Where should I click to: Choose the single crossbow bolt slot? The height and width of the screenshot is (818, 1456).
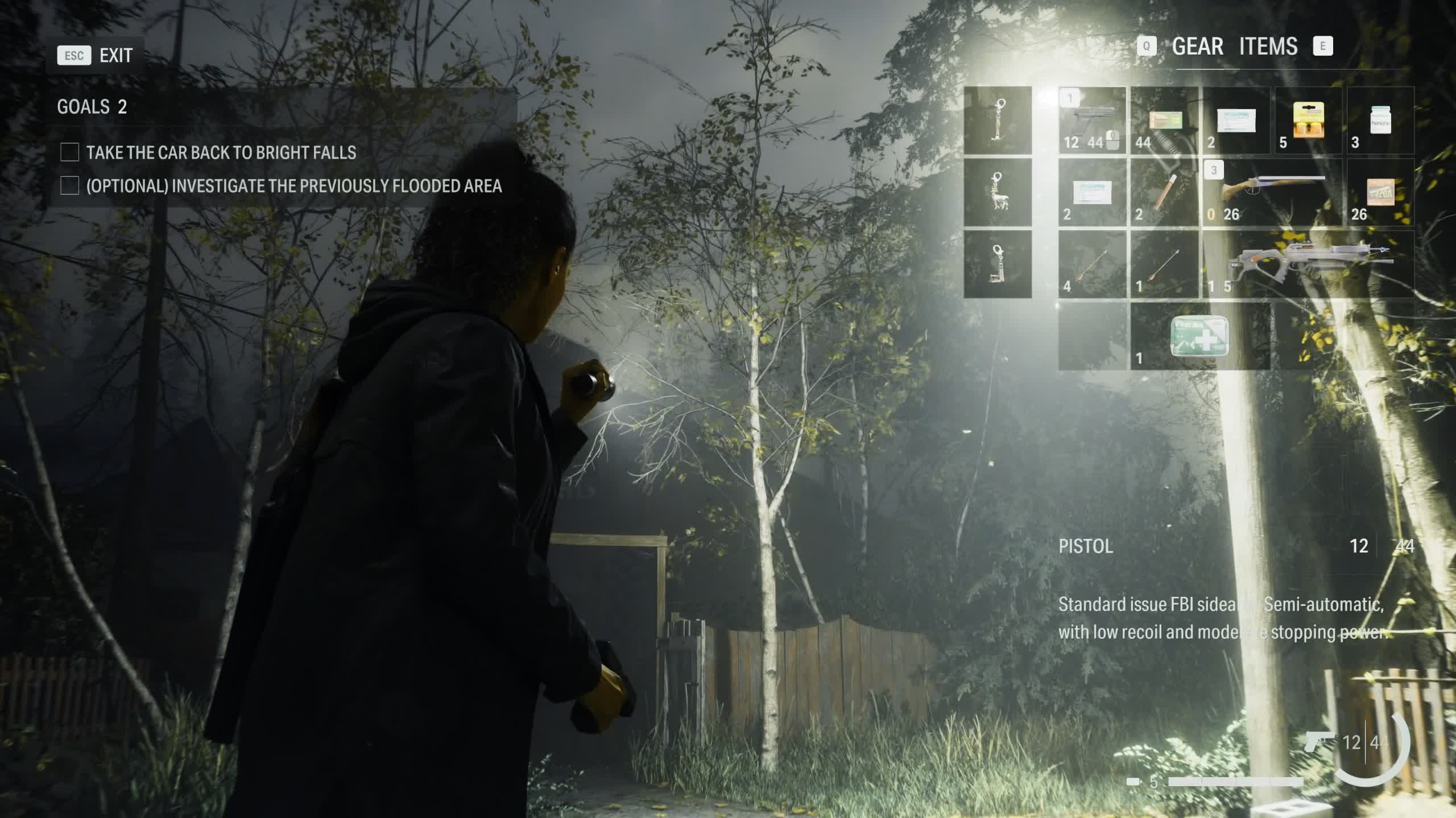(x=1164, y=264)
